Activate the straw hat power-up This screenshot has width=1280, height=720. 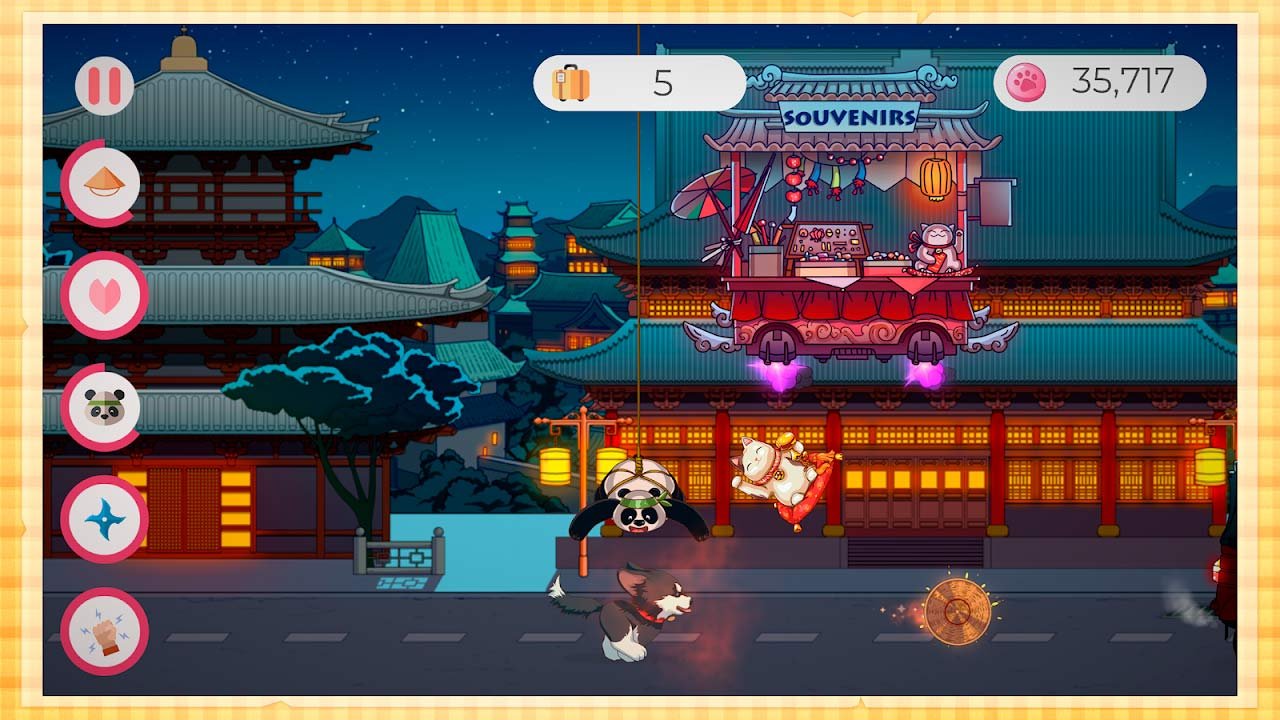coord(104,183)
